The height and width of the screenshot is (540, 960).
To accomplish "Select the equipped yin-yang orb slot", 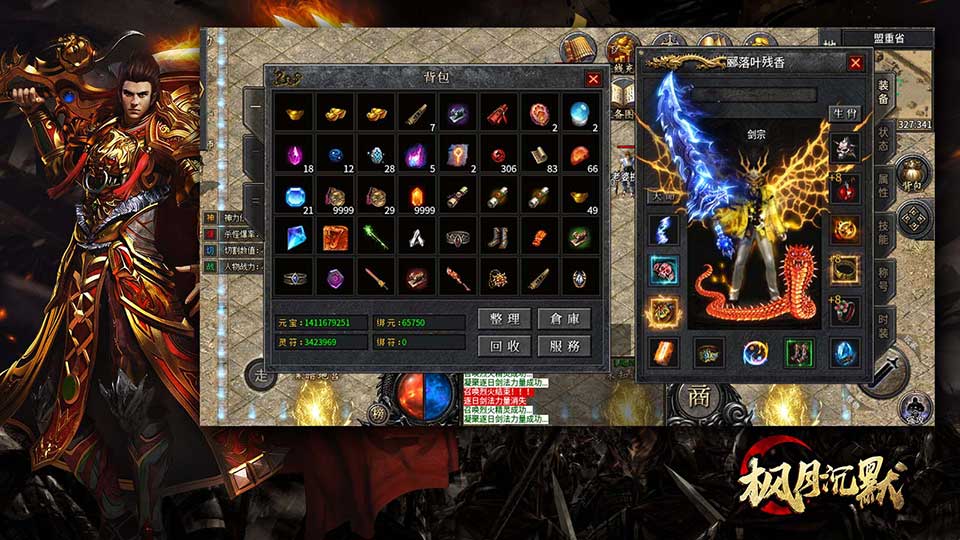I will [755, 352].
